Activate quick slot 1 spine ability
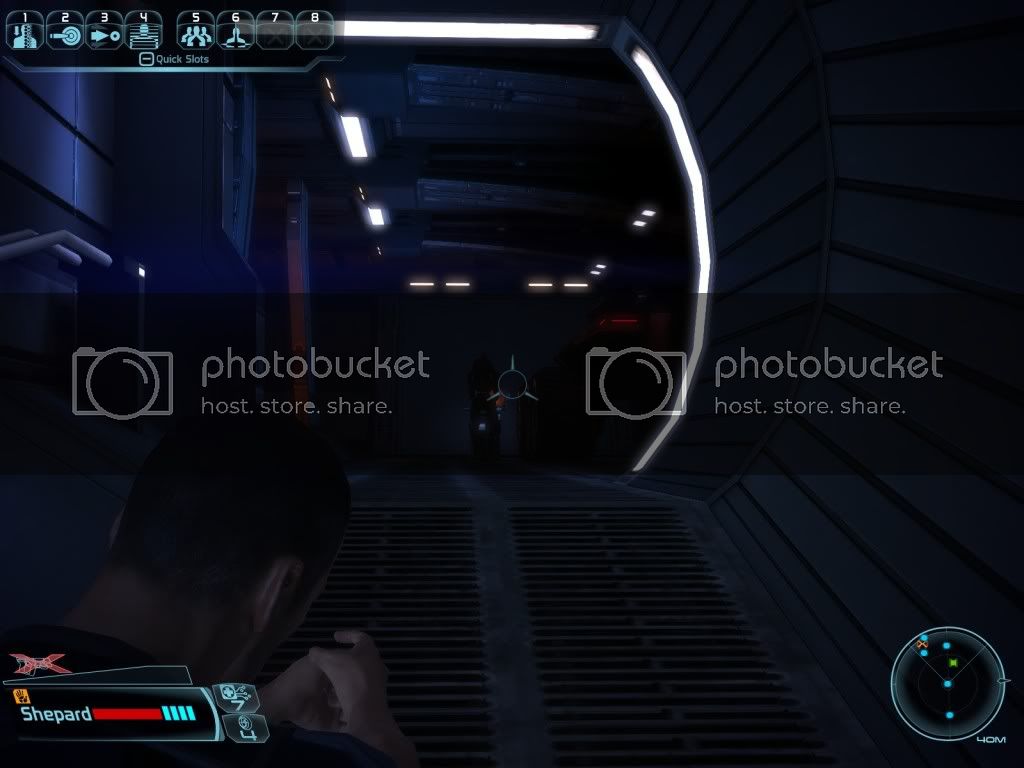Screen dimensions: 1024x768 coord(25,32)
